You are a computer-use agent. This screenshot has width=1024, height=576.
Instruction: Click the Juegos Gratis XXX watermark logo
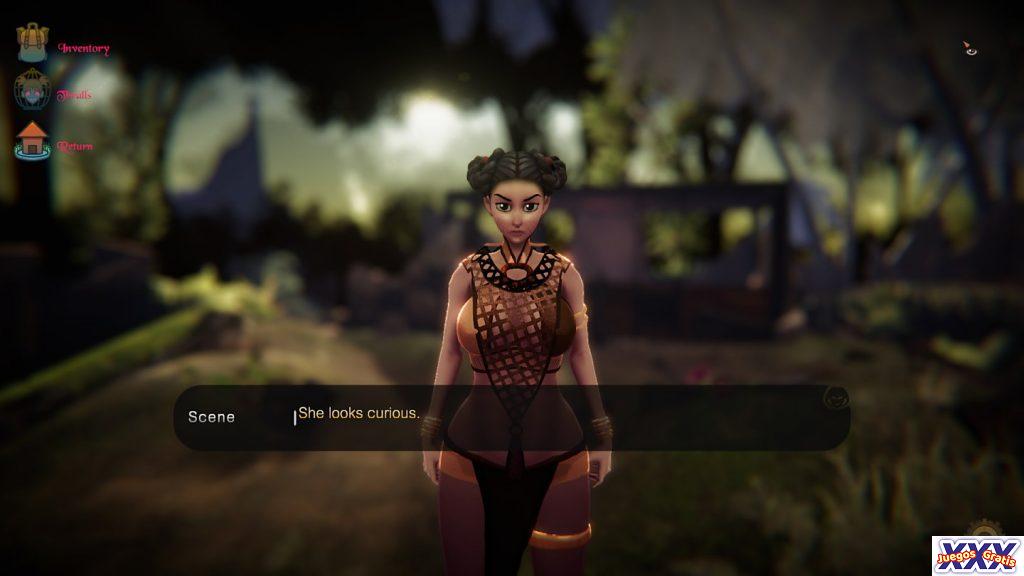click(976, 556)
